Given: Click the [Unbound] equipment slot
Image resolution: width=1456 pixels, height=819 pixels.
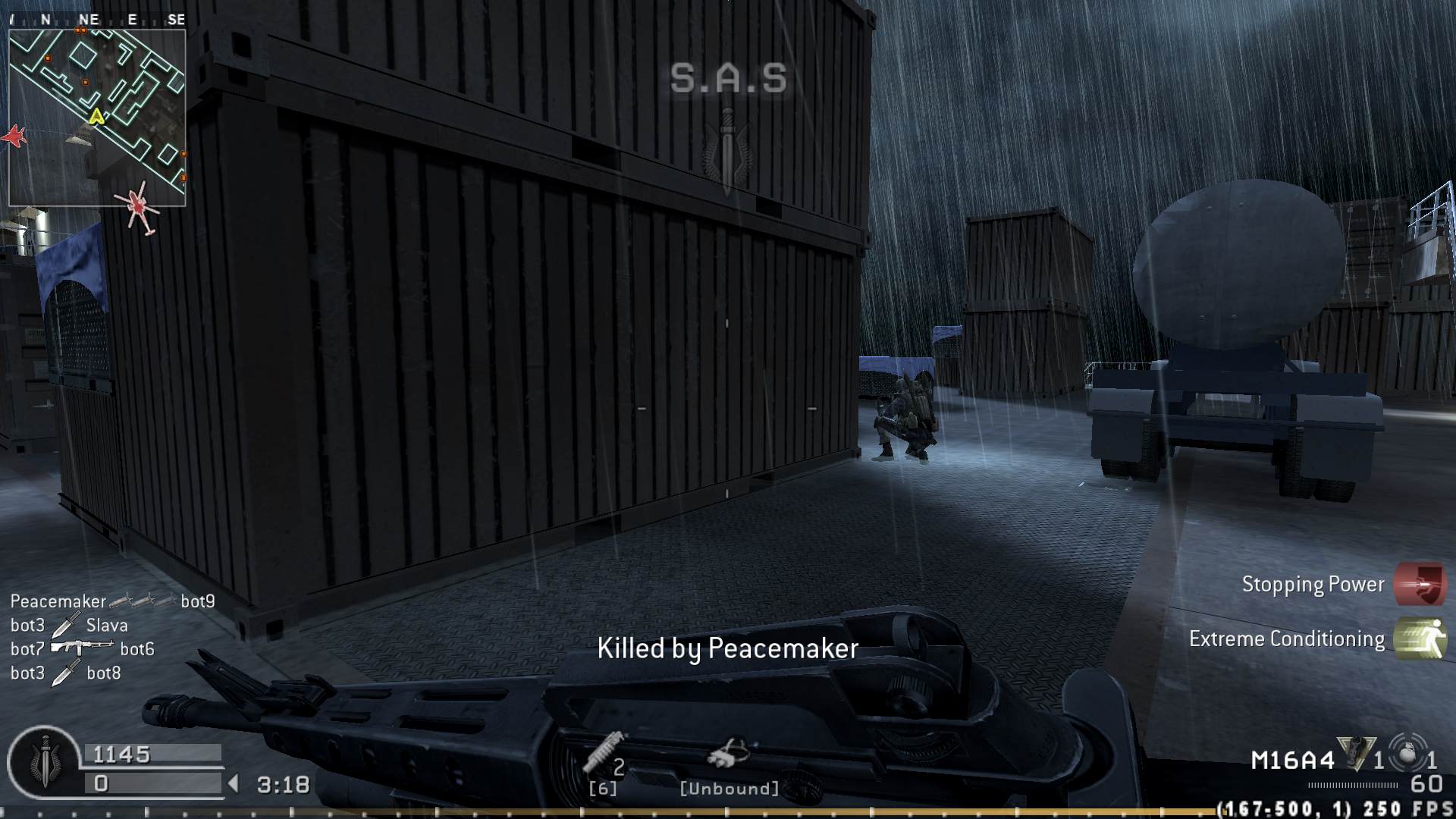Looking at the screenshot, I should [x=729, y=789].
